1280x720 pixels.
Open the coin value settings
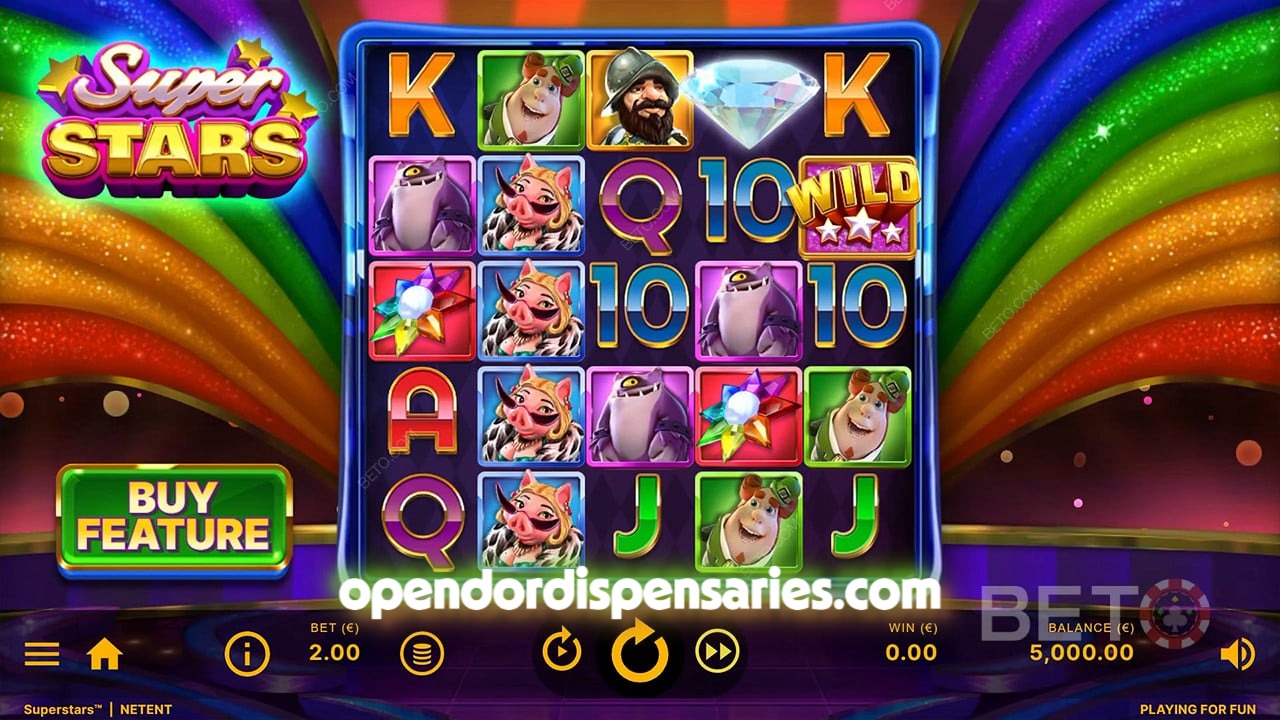[423, 652]
